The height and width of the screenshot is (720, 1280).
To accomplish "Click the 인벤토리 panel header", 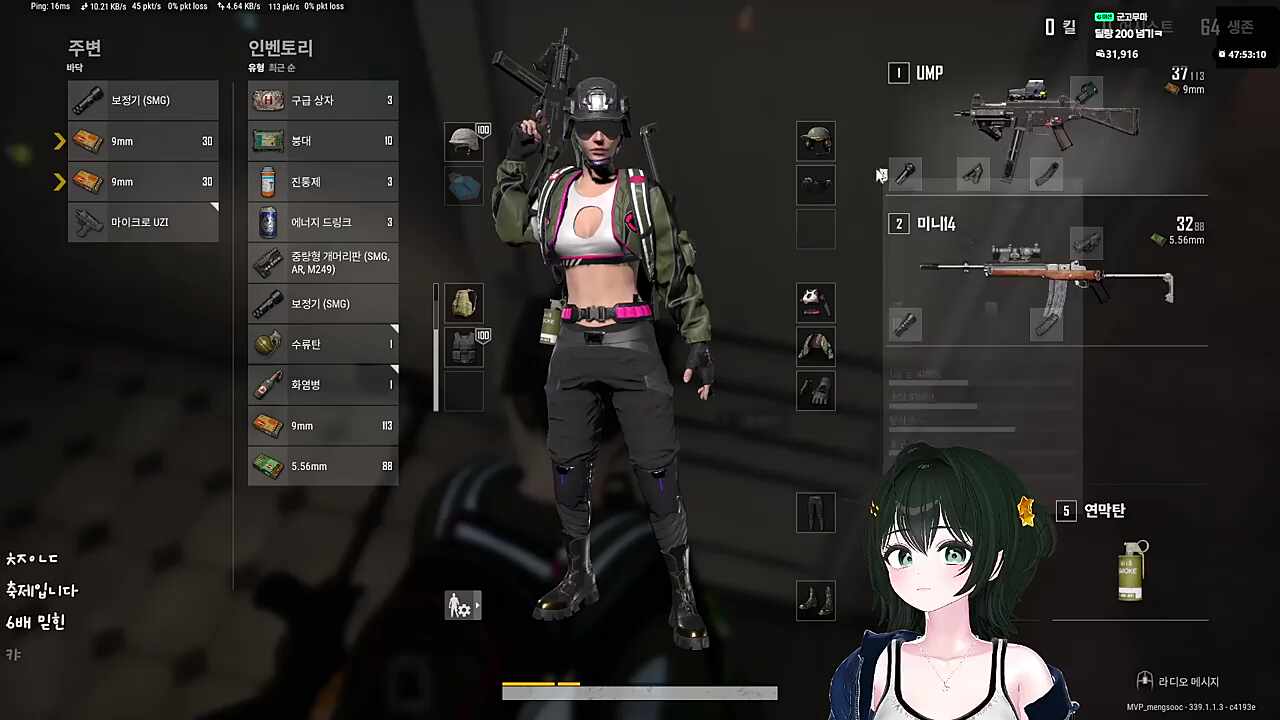I will [280, 48].
